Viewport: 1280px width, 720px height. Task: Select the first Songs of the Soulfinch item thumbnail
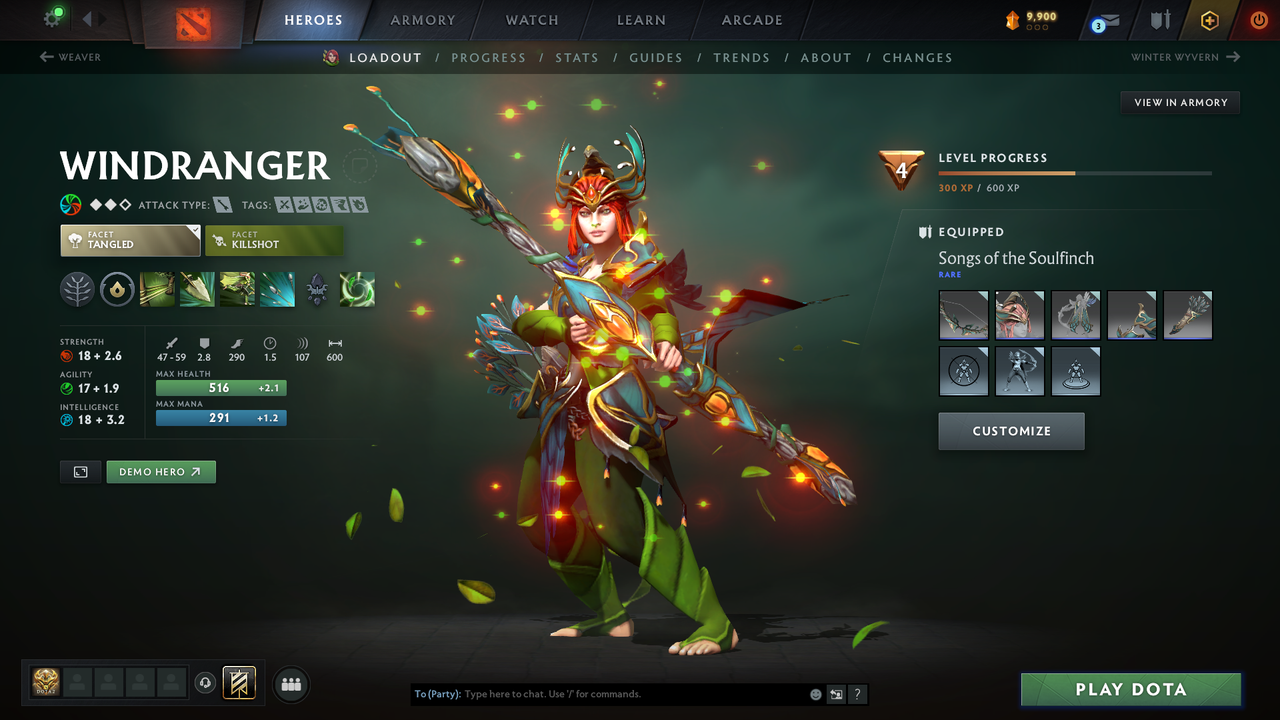963,315
